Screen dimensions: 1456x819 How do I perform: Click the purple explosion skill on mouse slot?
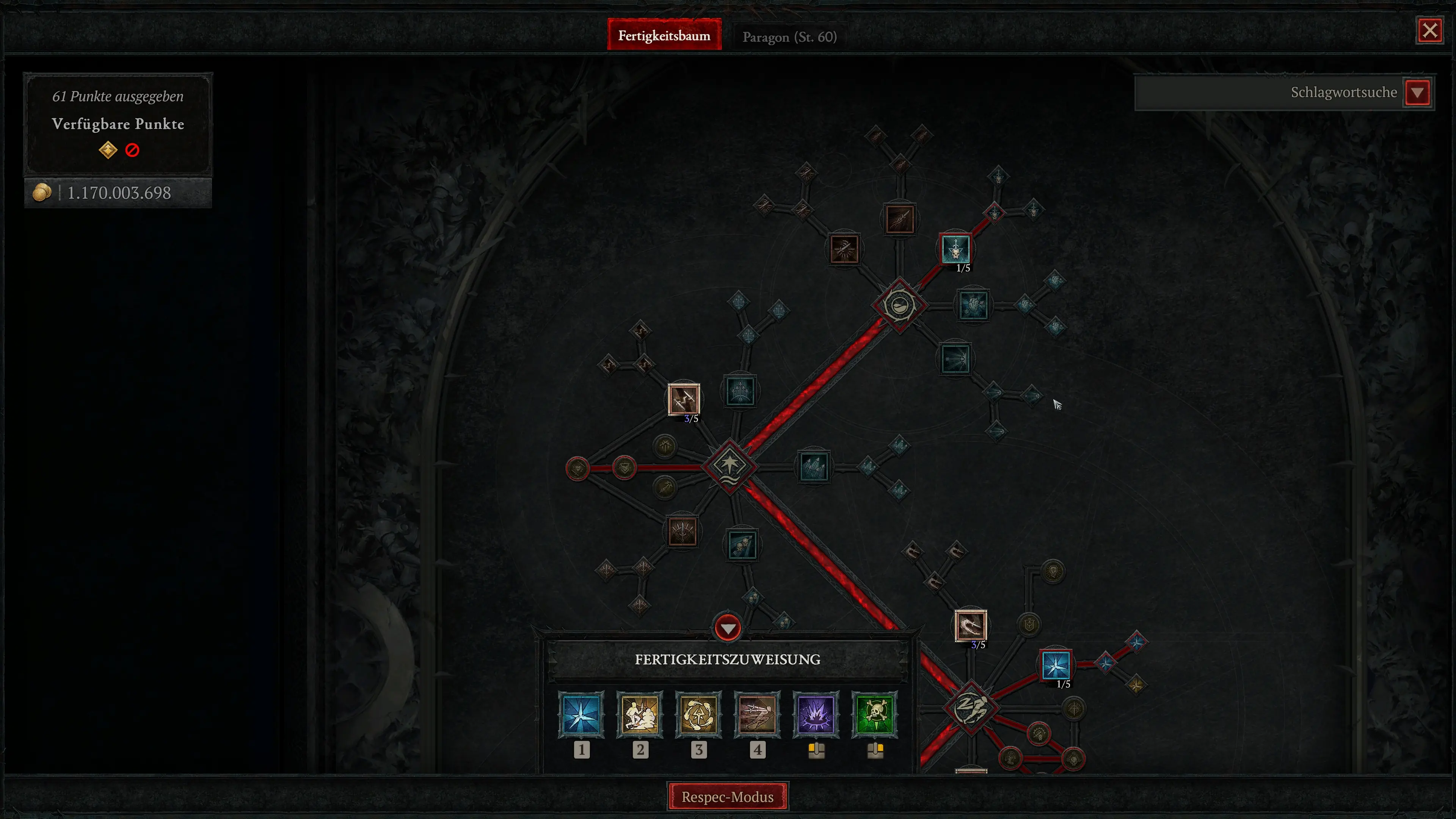[x=816, y=715]
